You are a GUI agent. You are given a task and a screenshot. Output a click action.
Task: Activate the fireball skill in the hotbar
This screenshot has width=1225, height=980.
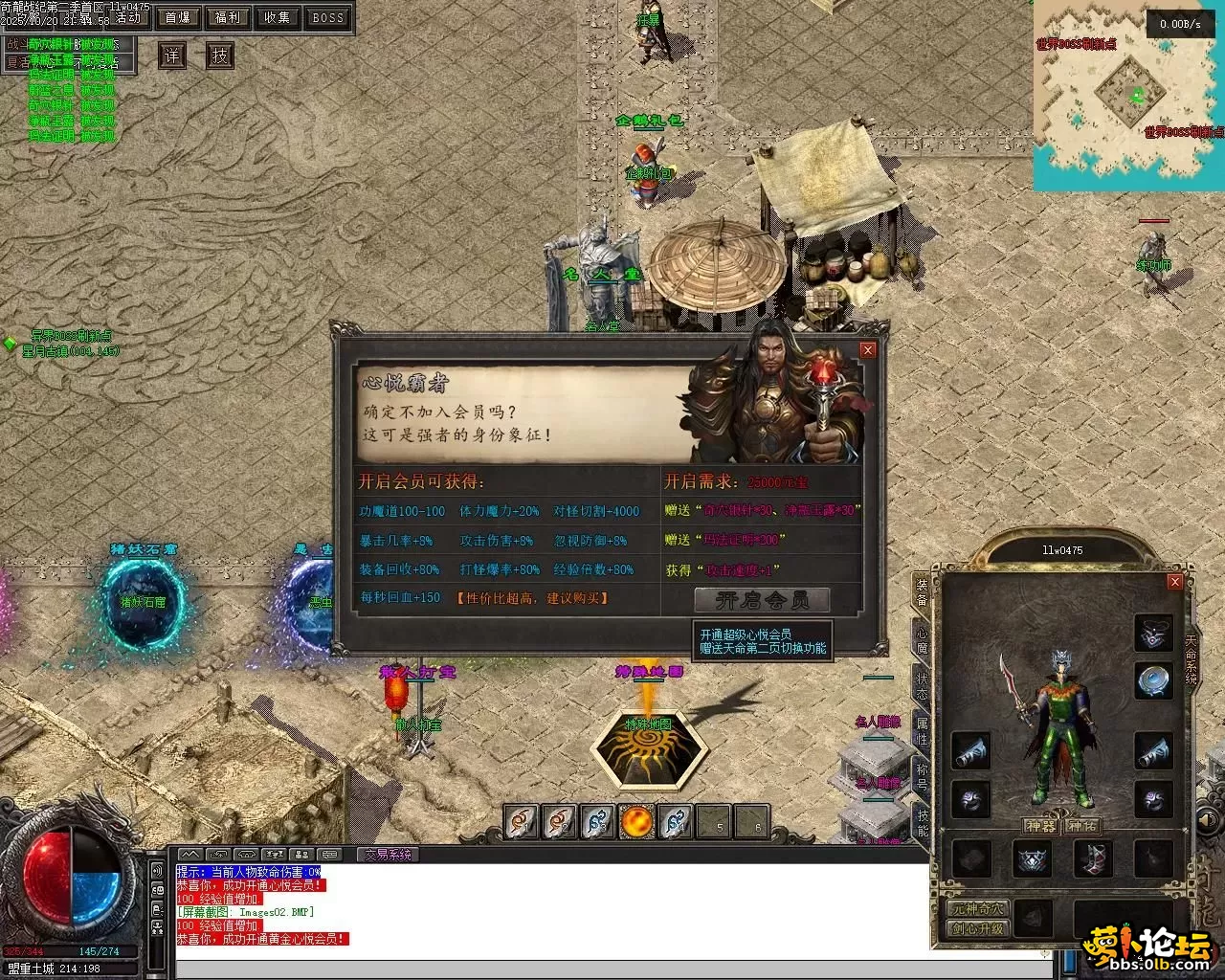(x=636, y=821)
